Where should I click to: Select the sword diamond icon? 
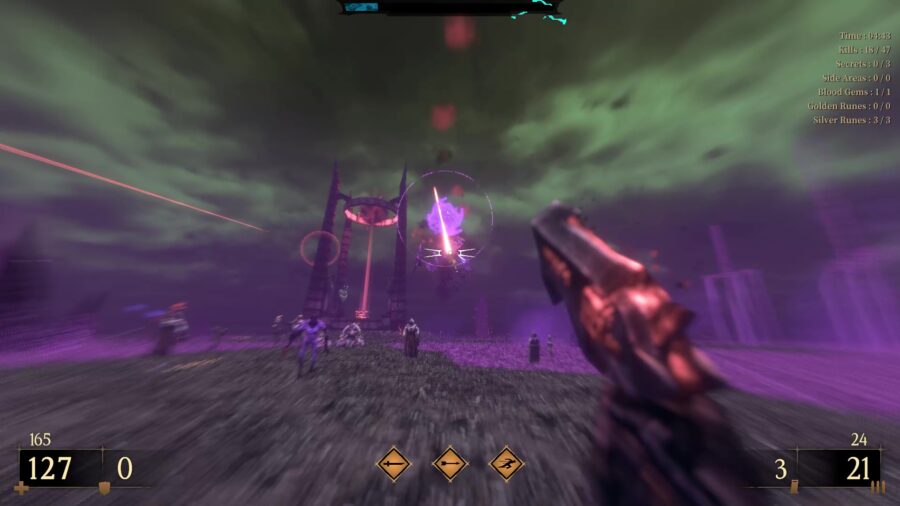tap(393, 464)
